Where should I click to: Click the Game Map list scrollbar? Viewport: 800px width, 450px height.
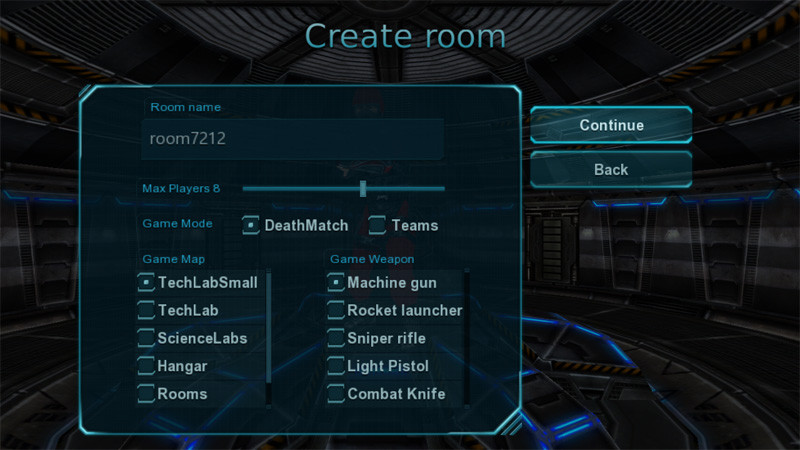[x=269, y=335]
